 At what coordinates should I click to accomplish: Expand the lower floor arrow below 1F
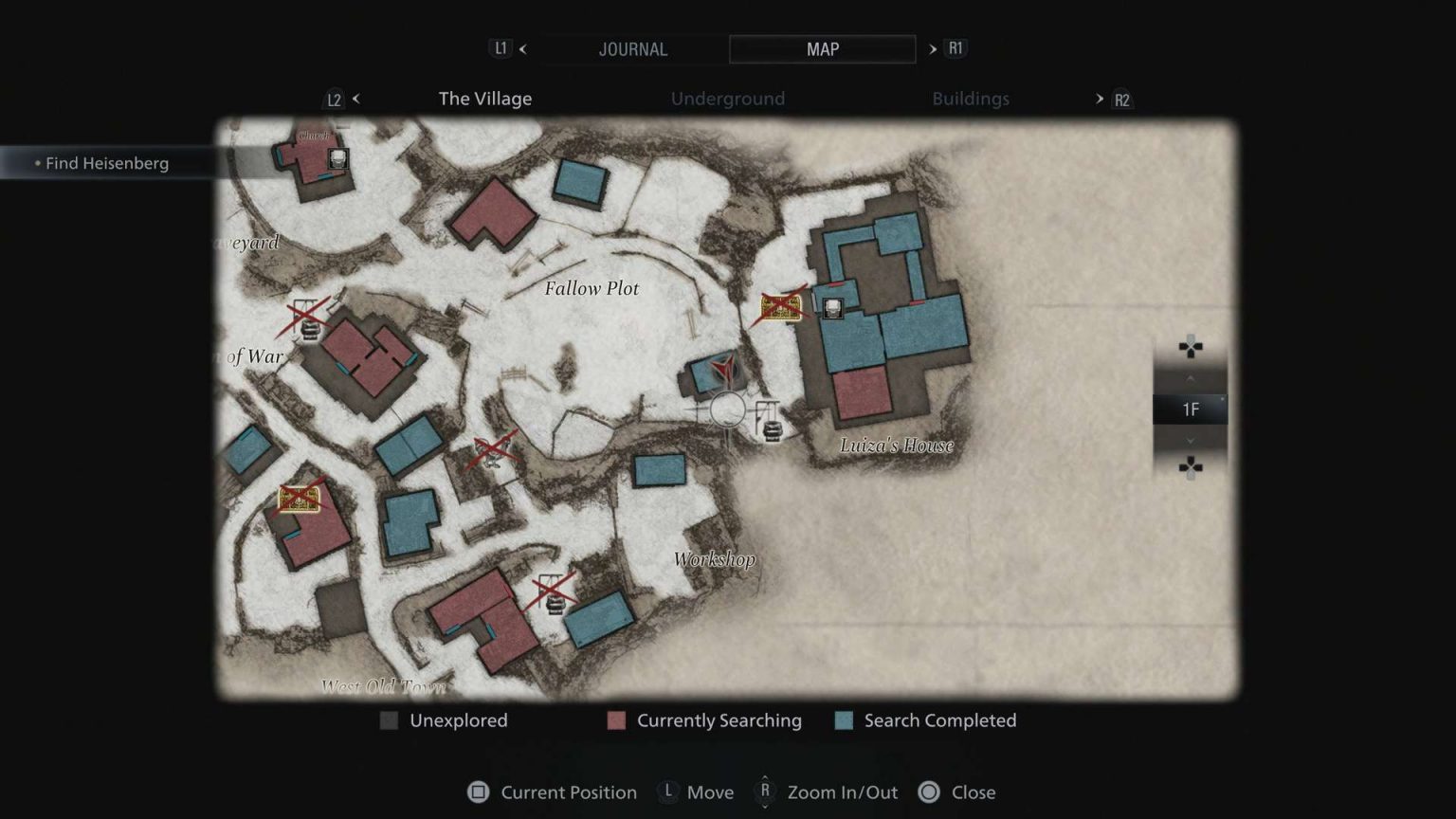point(1191,440)
